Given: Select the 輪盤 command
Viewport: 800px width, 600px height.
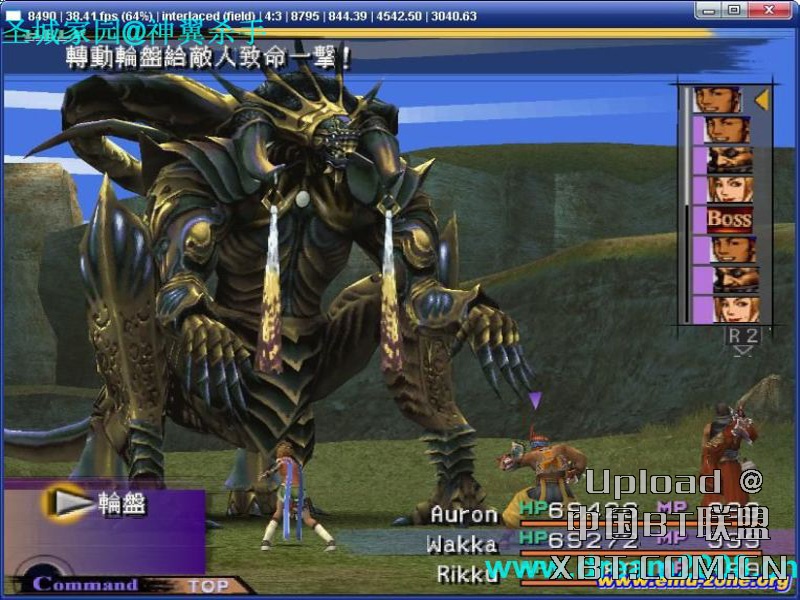Looking at the screenshot, I should 121,504.
